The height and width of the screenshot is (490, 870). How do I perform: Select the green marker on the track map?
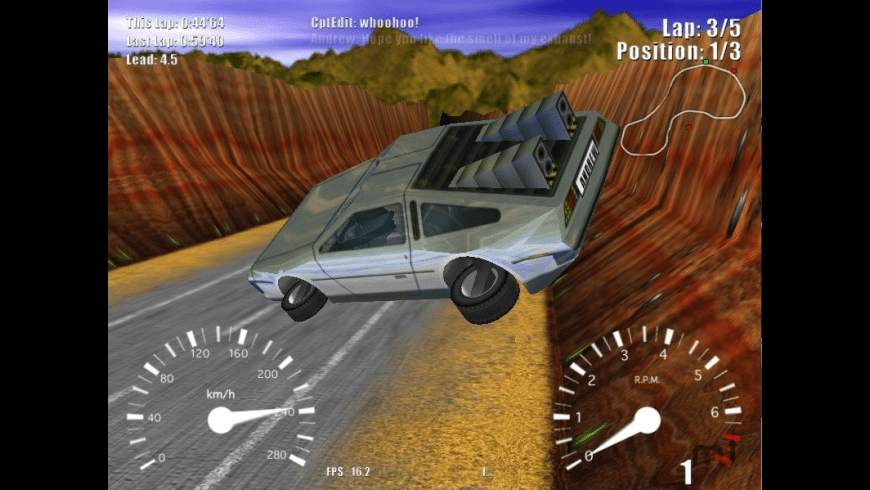click(x=706, y=62)
